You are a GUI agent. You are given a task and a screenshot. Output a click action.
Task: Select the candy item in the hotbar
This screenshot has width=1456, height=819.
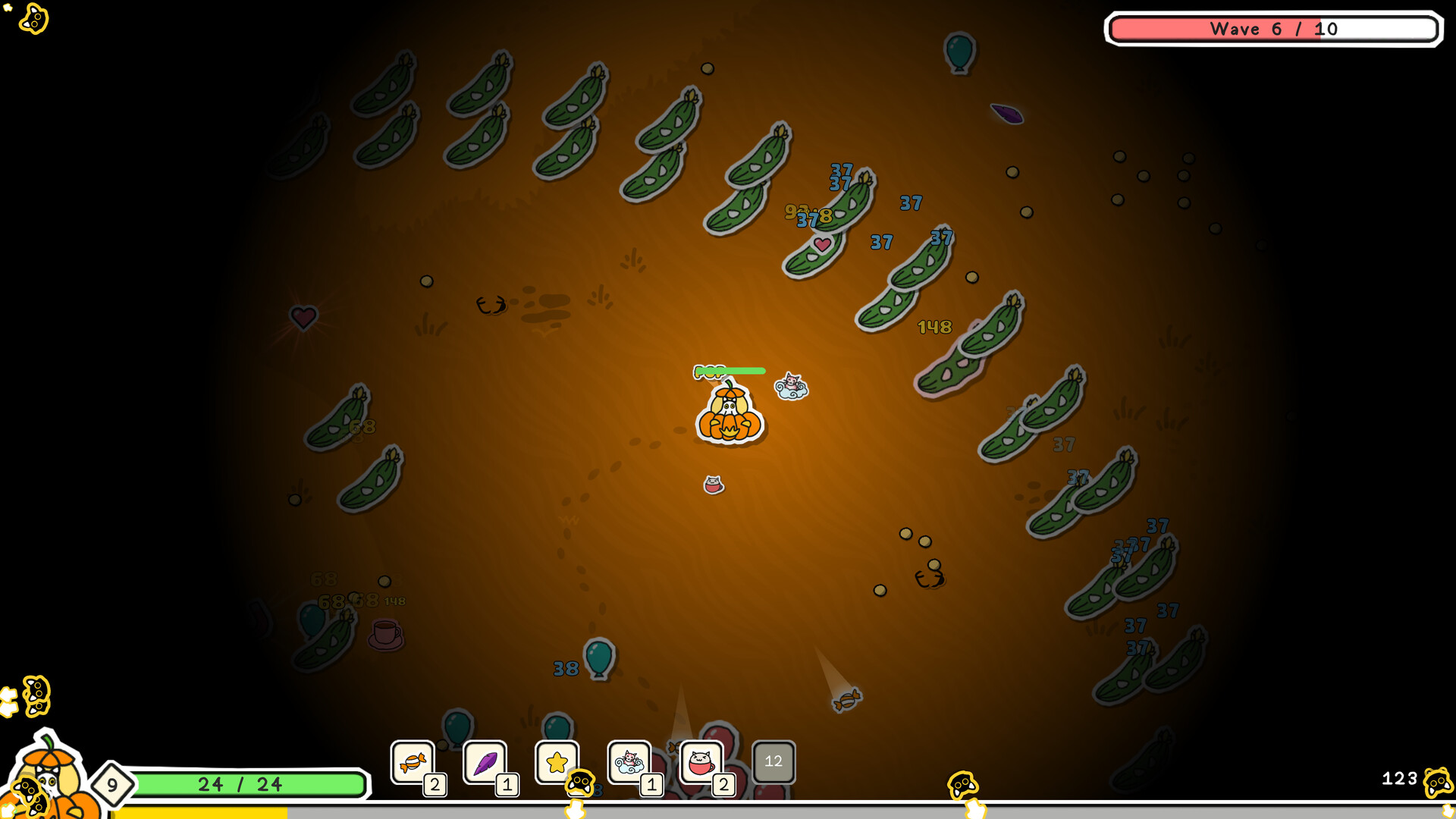pos(411,762)
